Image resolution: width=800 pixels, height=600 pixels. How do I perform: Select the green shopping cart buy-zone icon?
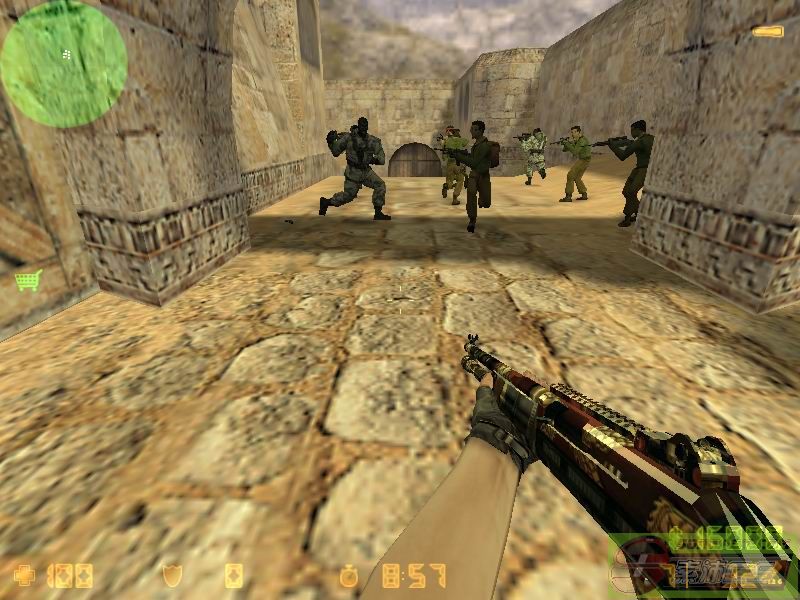click(x=28, y=281)
